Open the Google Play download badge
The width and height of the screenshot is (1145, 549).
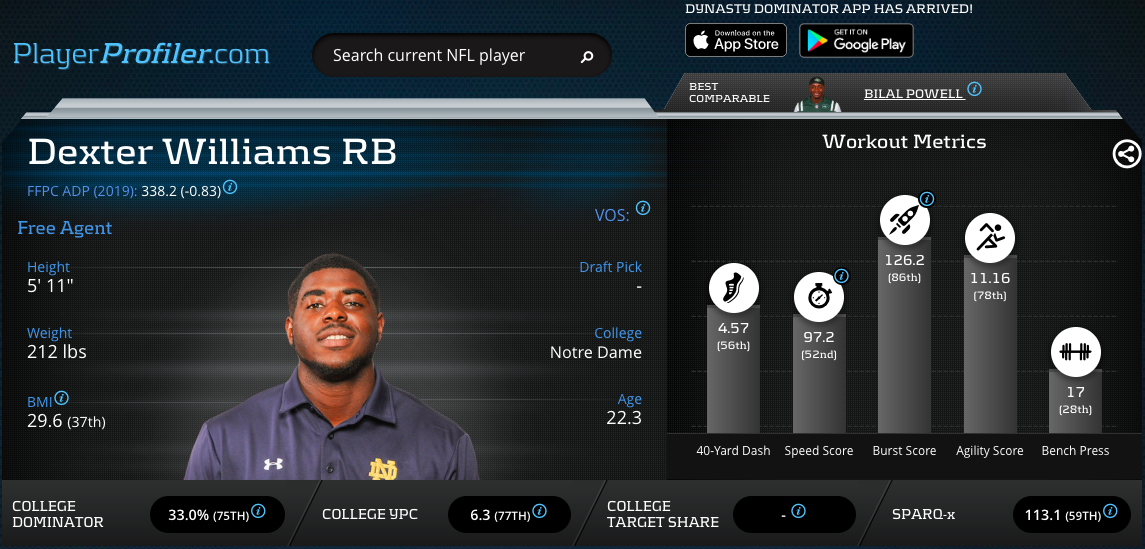pyautogui.click(x=855, y=40)
